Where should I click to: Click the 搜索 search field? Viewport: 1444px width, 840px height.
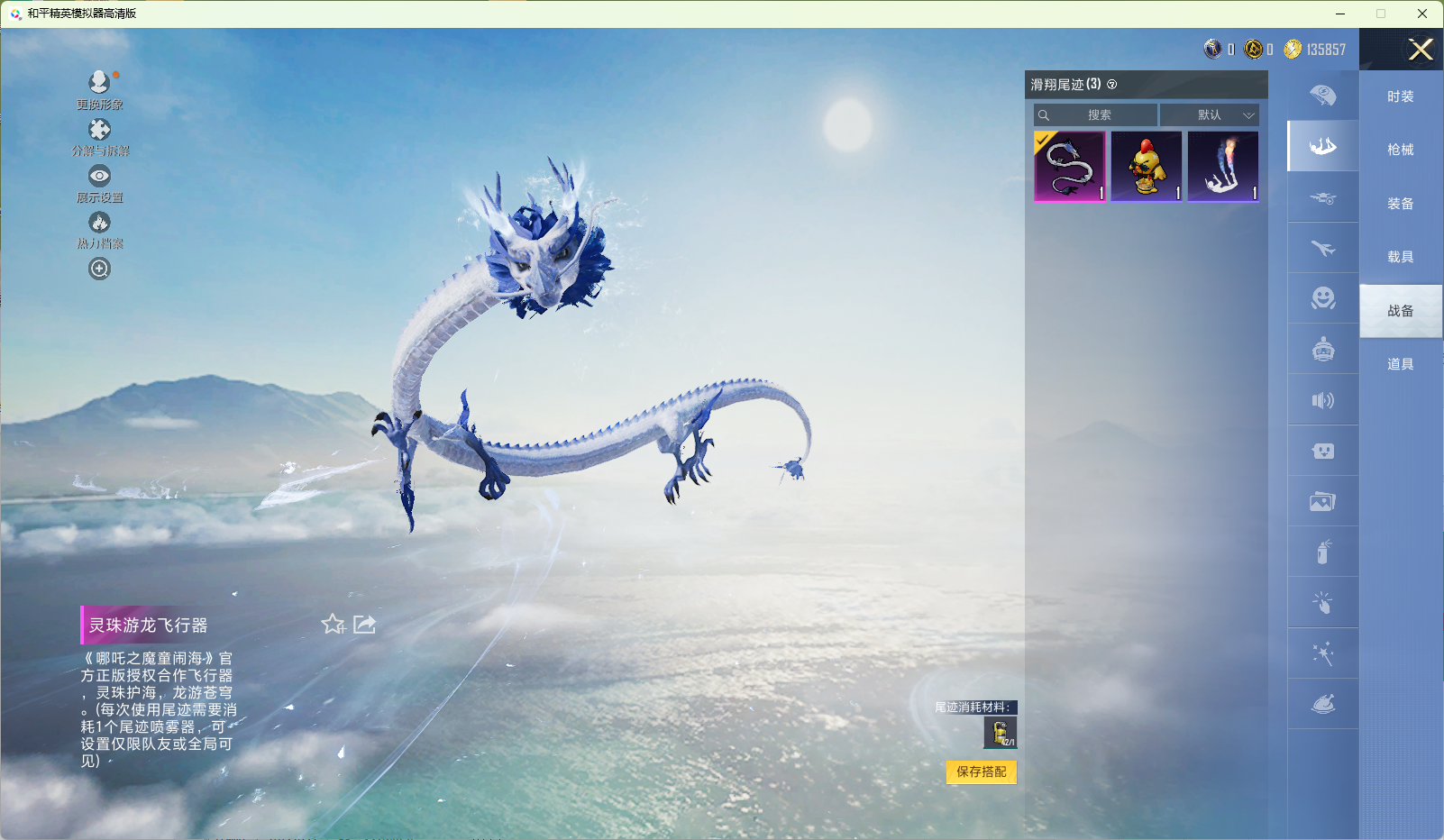point(1098,115)
